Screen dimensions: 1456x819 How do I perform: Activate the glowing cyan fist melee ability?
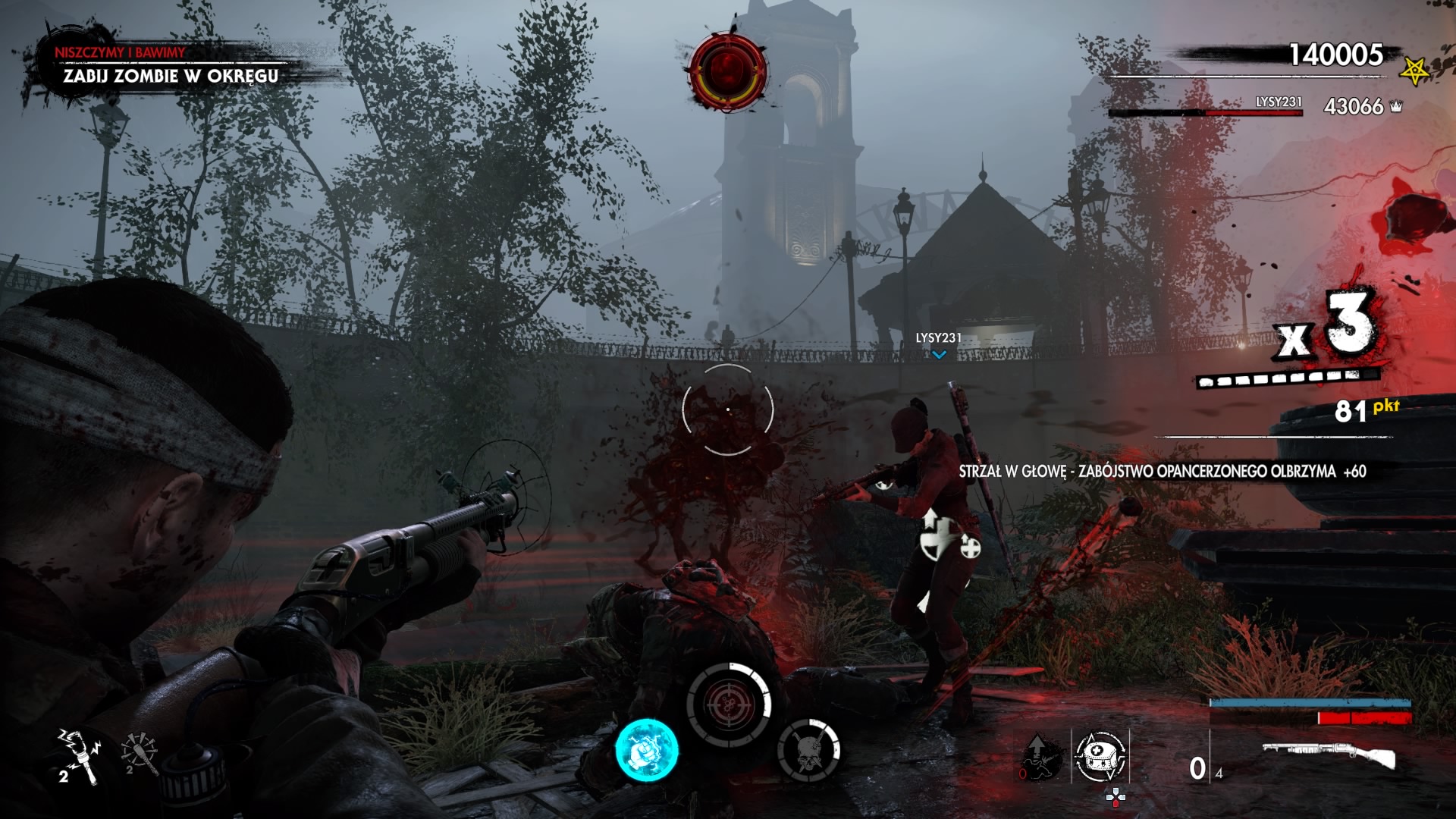coord(646,750)
